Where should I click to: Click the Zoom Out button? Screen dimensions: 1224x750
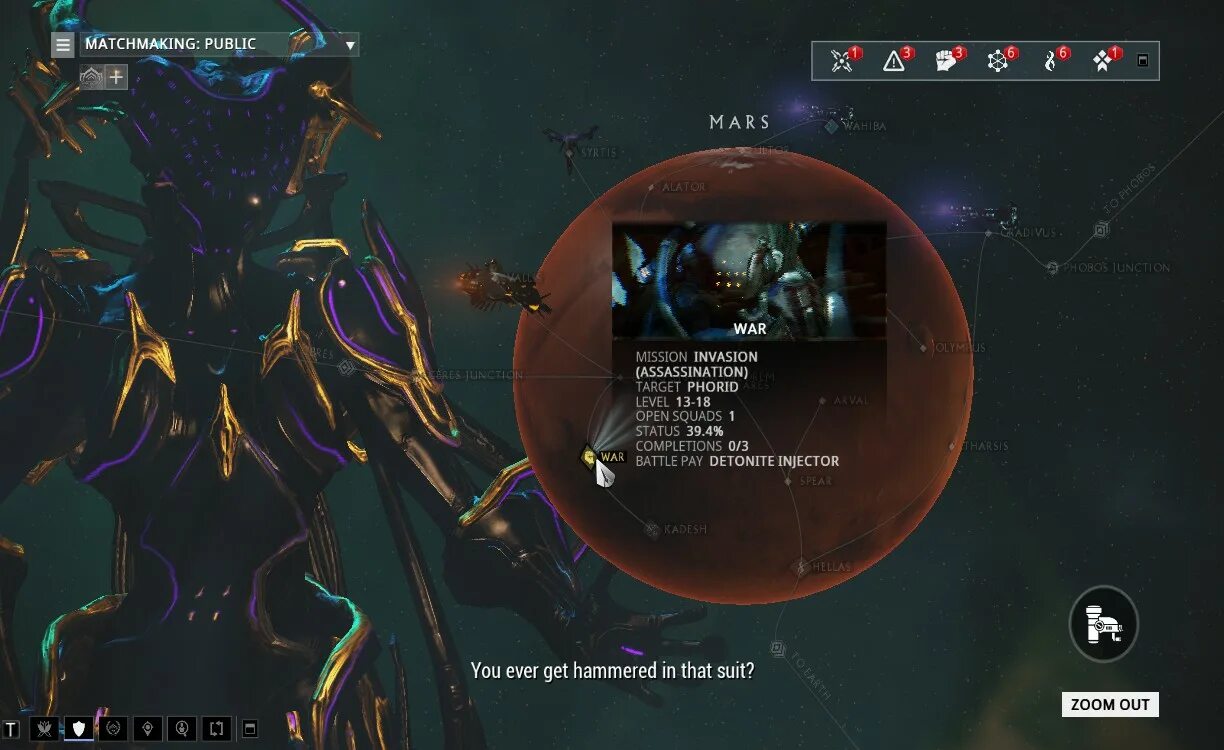(1110, 704)
